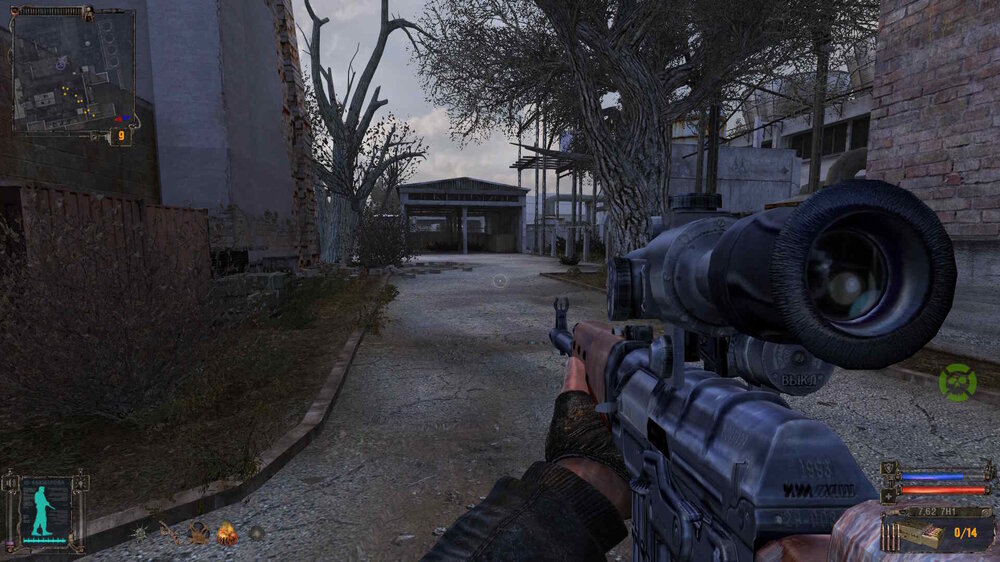
Task: Click the cyan stalker stance indicator
Action: tap(43, 510)
